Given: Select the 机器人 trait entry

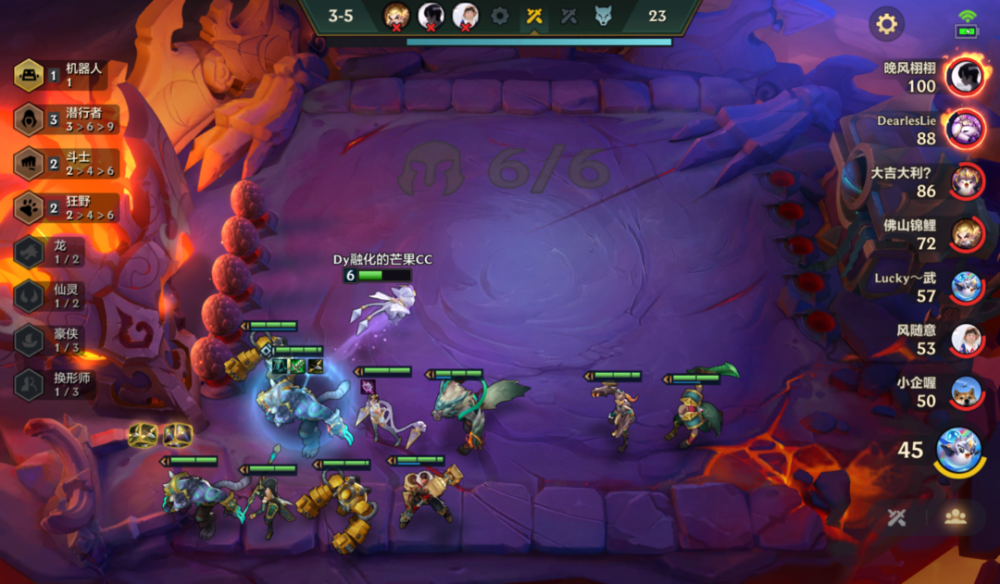Looking at the screenshot, I should coord(70,75).
